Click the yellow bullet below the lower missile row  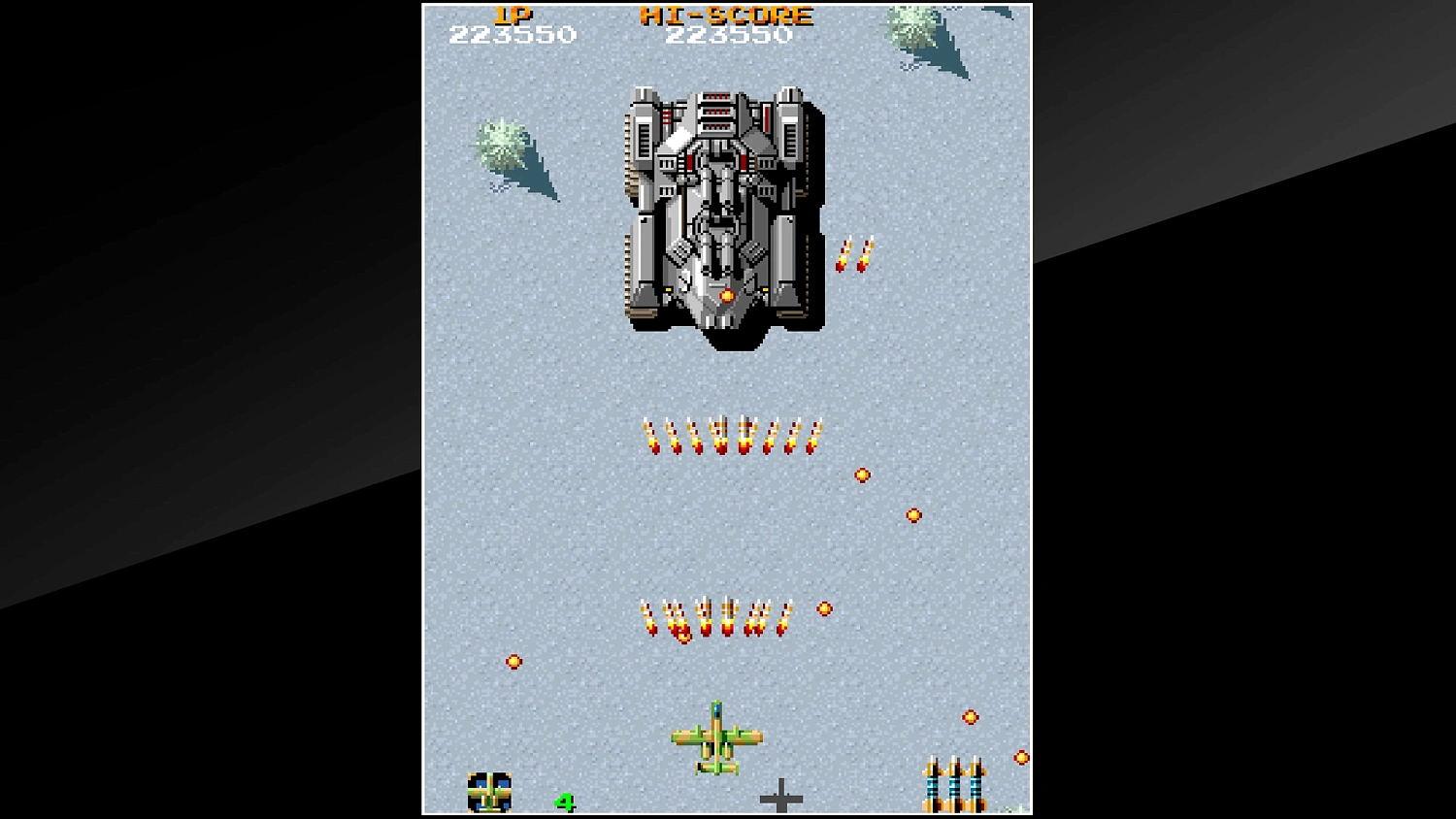tap(513, 662)
